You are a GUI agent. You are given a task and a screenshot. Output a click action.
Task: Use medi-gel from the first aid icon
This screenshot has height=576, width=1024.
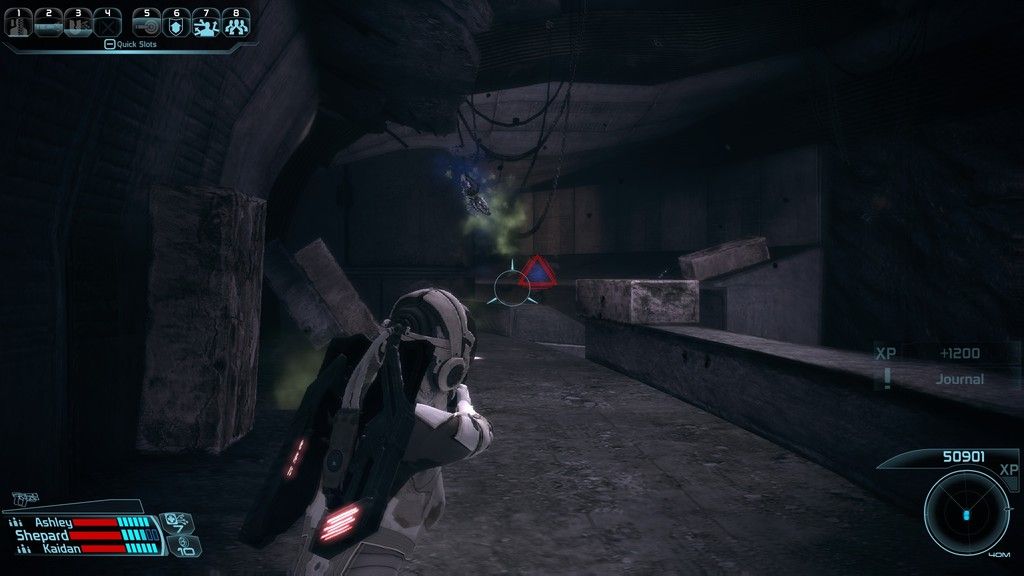tap(175, 521)
